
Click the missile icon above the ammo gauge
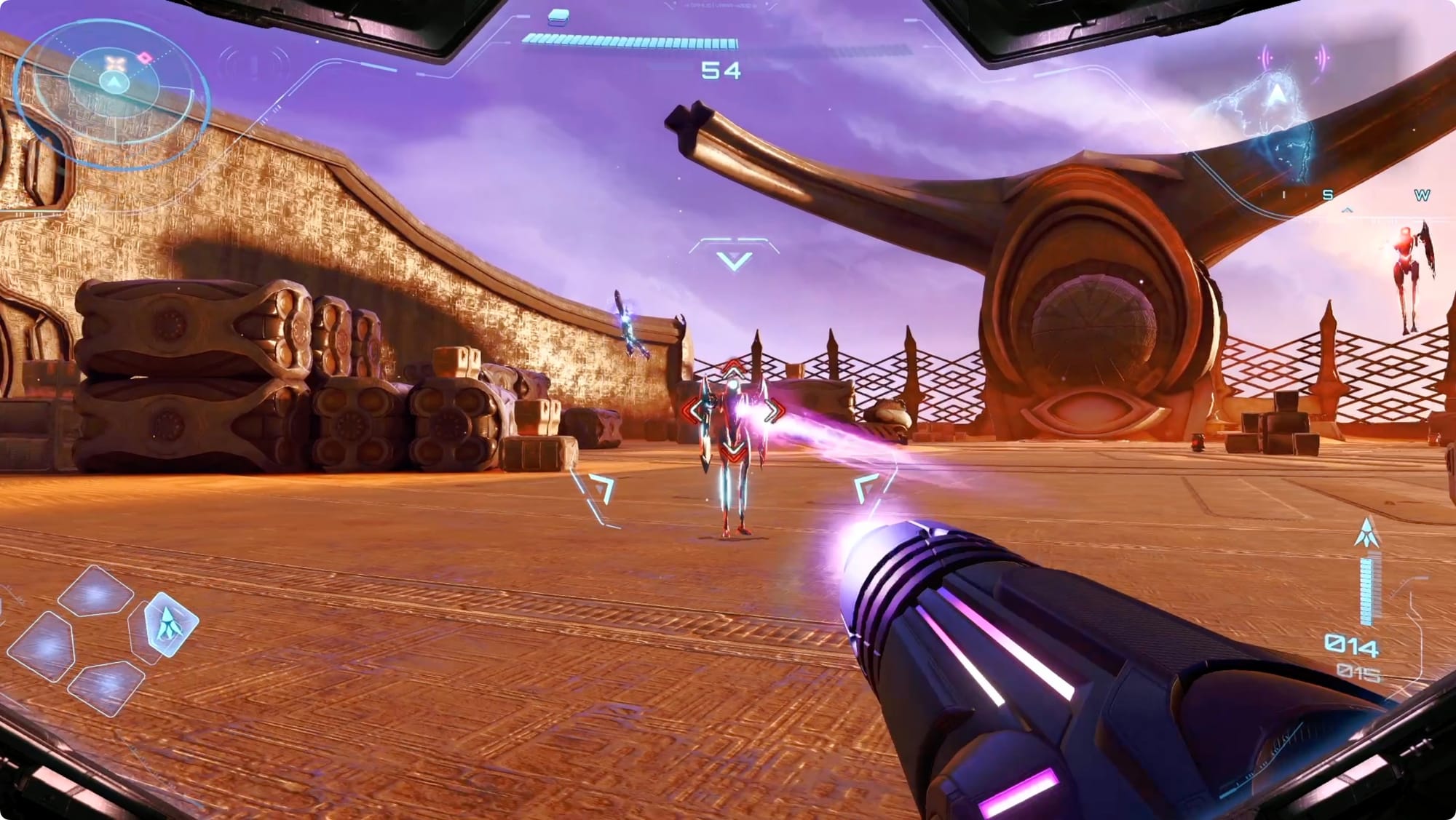point(1367,533)
